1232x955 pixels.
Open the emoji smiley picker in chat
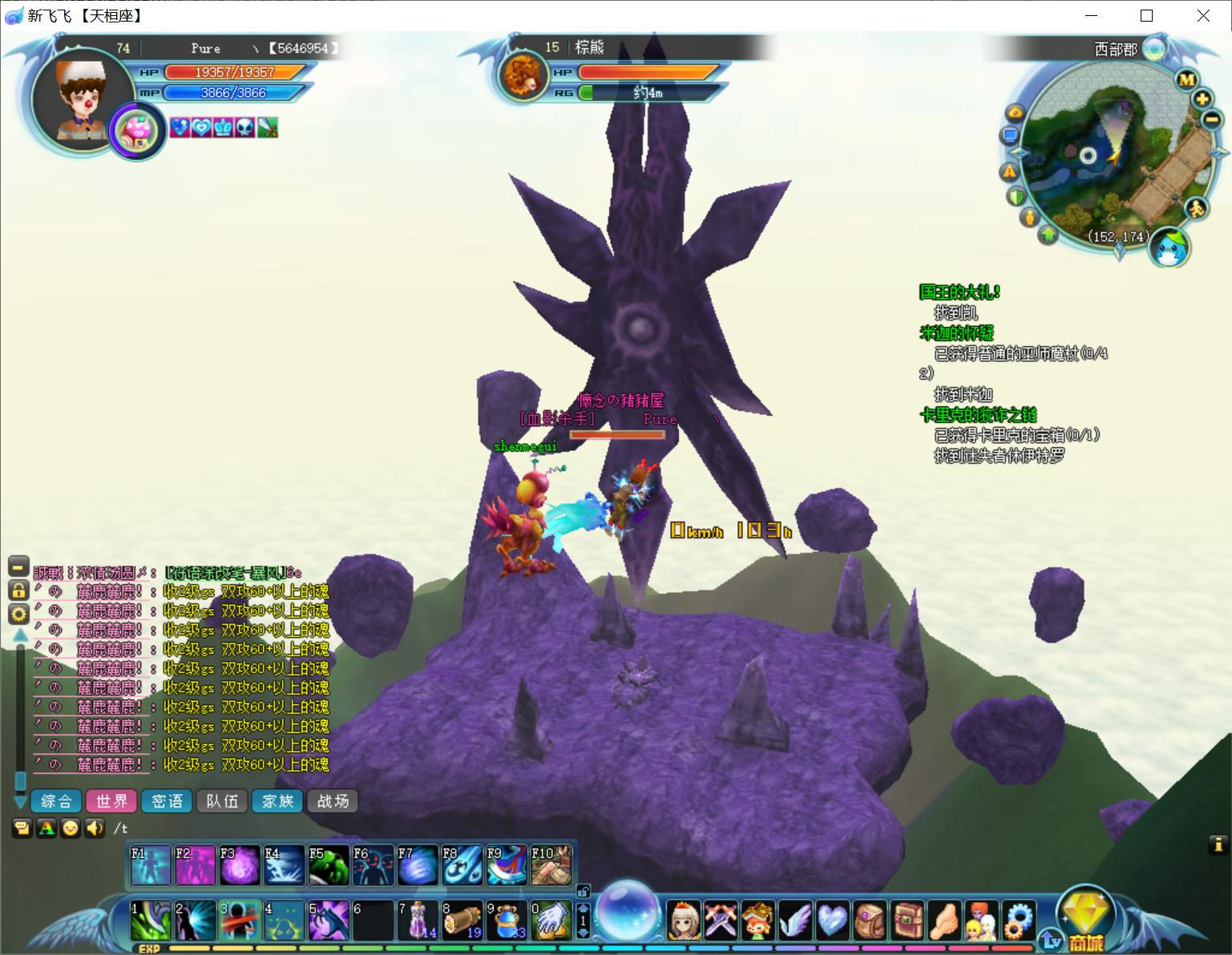pyautogui.click(x=71, y=828)
